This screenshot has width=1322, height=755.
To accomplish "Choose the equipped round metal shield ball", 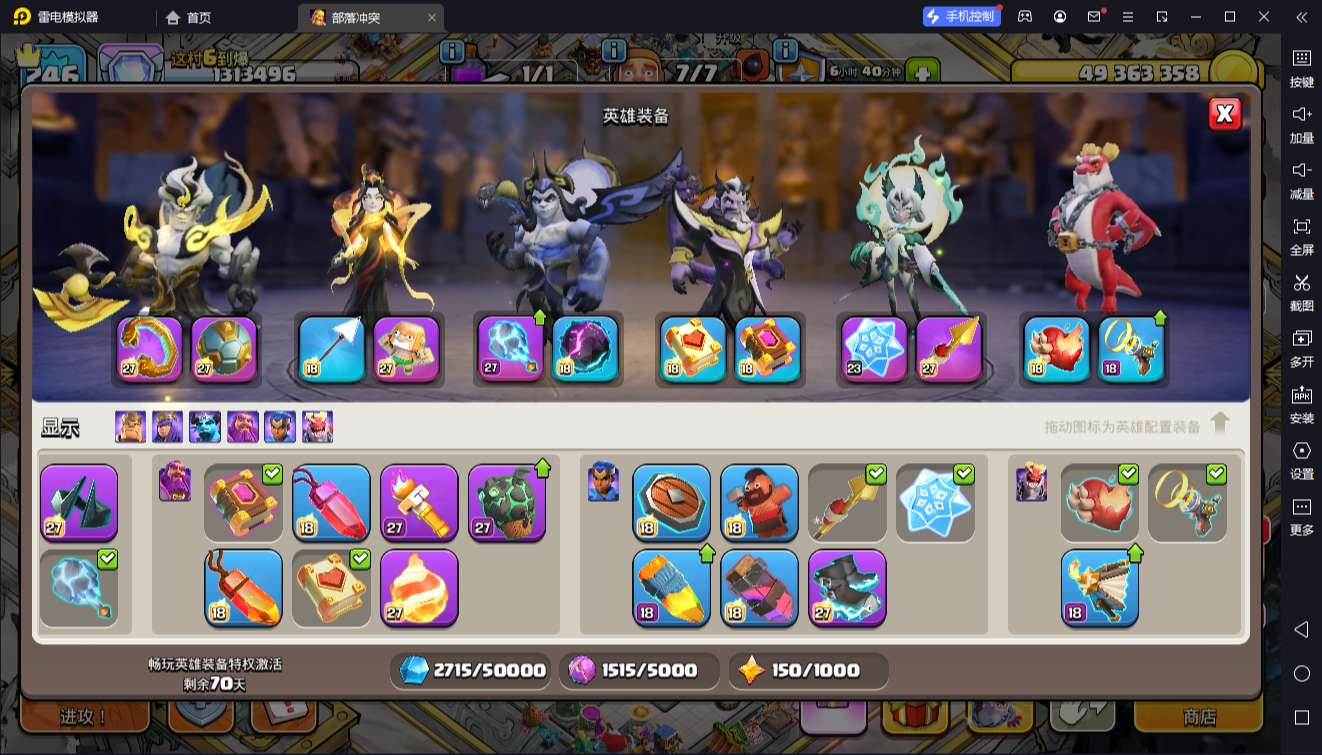I will [x=224, y=349].
